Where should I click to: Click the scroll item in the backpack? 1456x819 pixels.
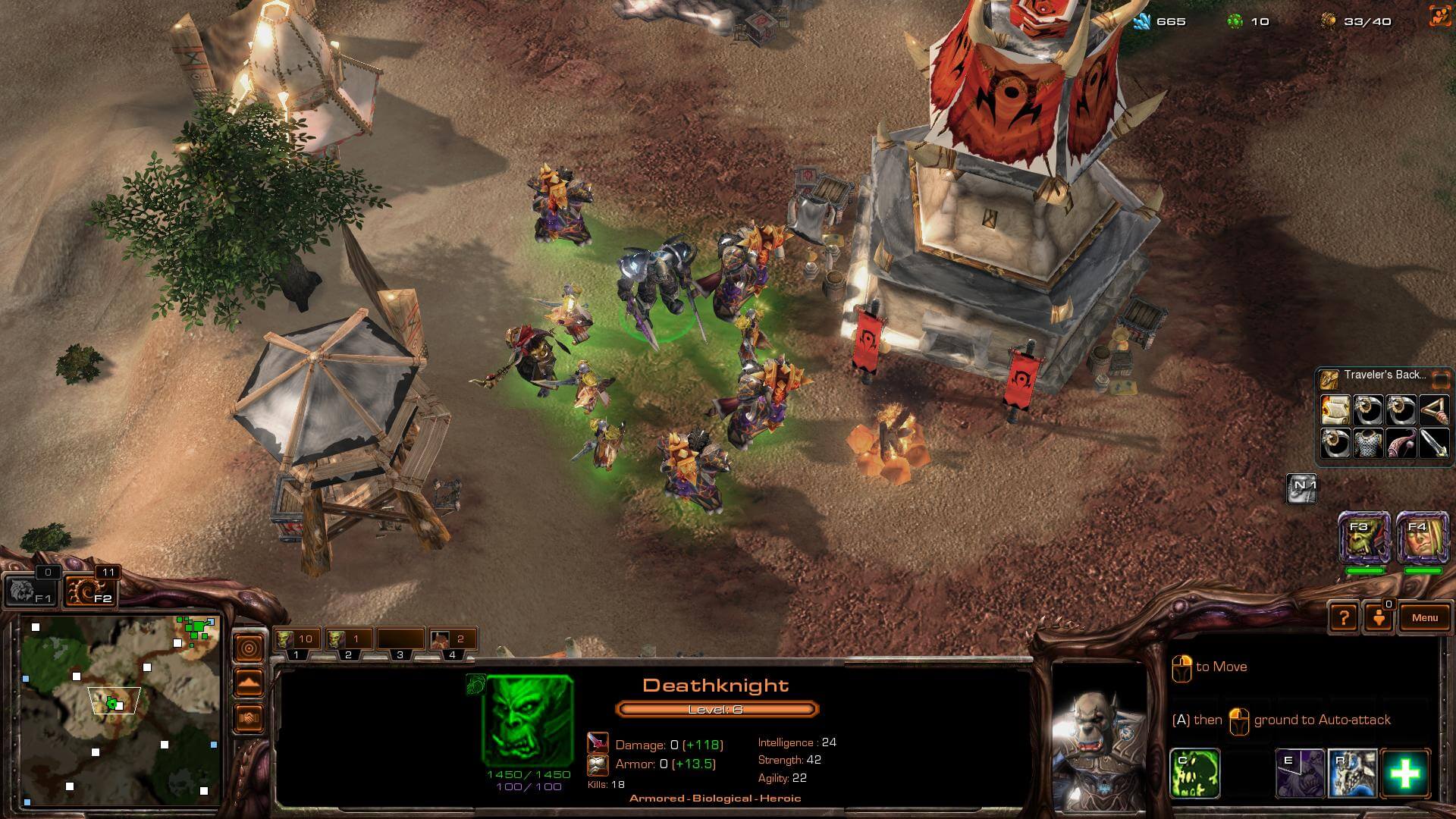[1335, 410]
